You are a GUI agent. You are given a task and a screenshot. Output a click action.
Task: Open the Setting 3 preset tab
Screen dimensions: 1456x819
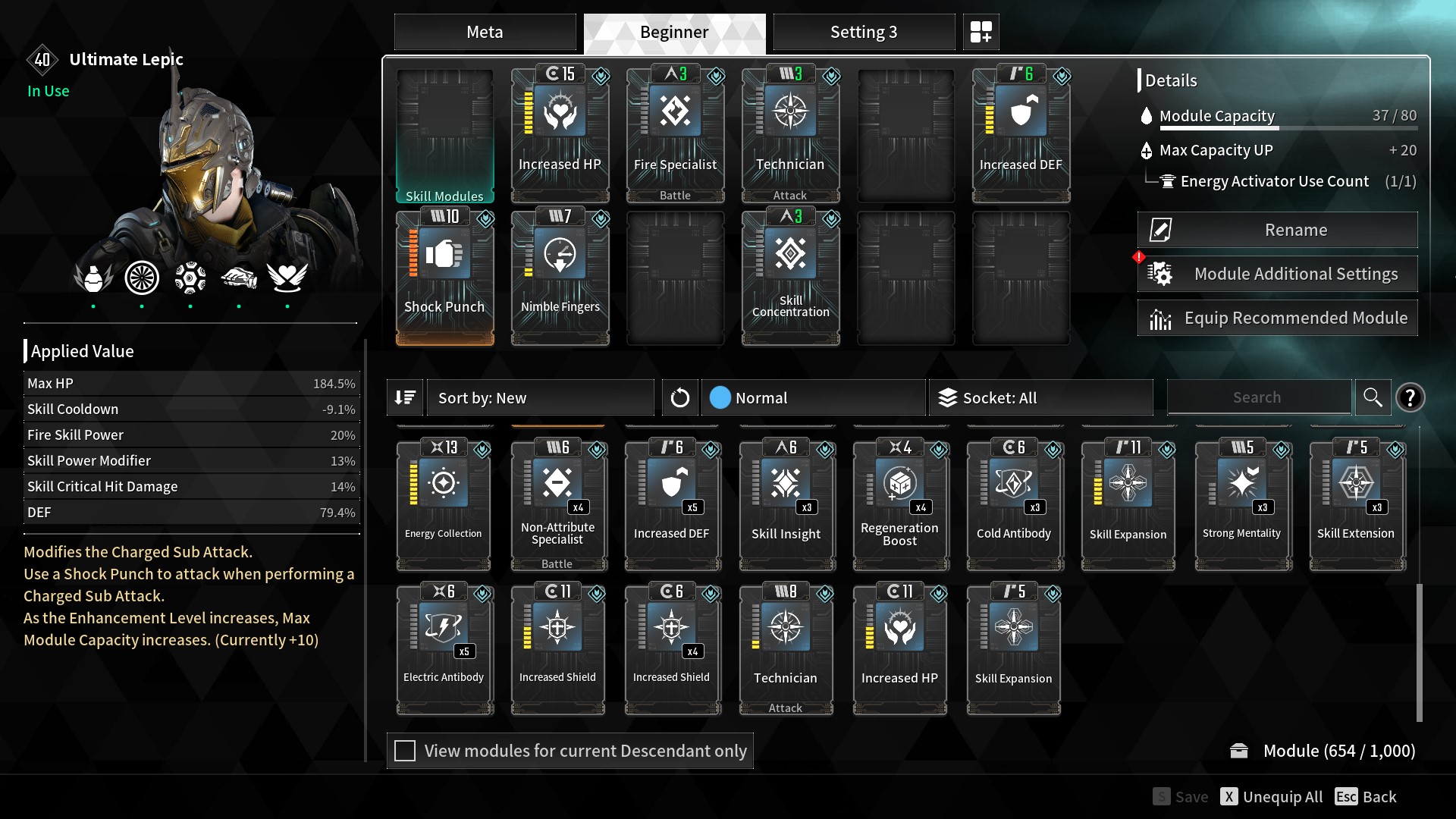(x=863, y=32)
